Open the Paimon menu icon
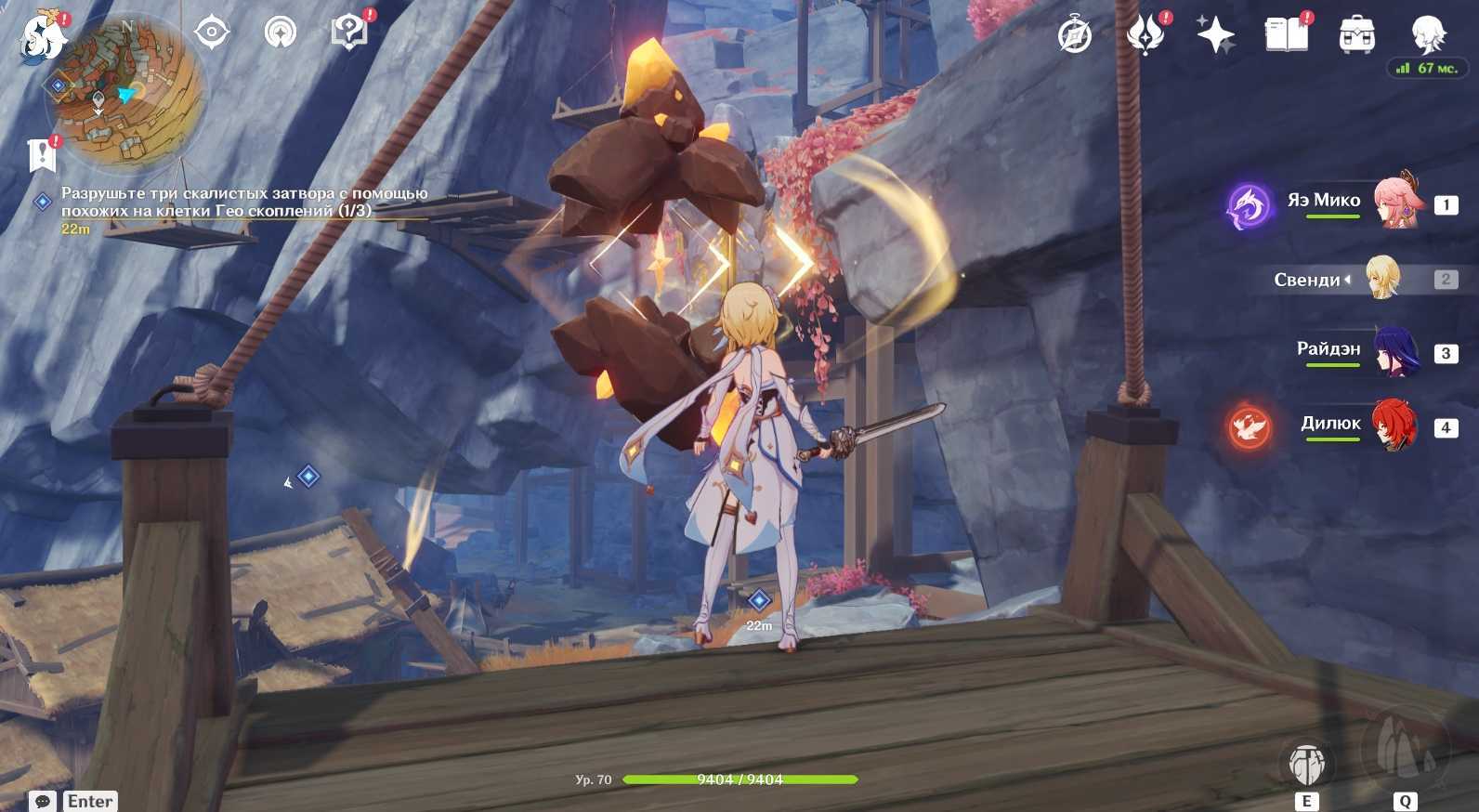 coord(44,37)
